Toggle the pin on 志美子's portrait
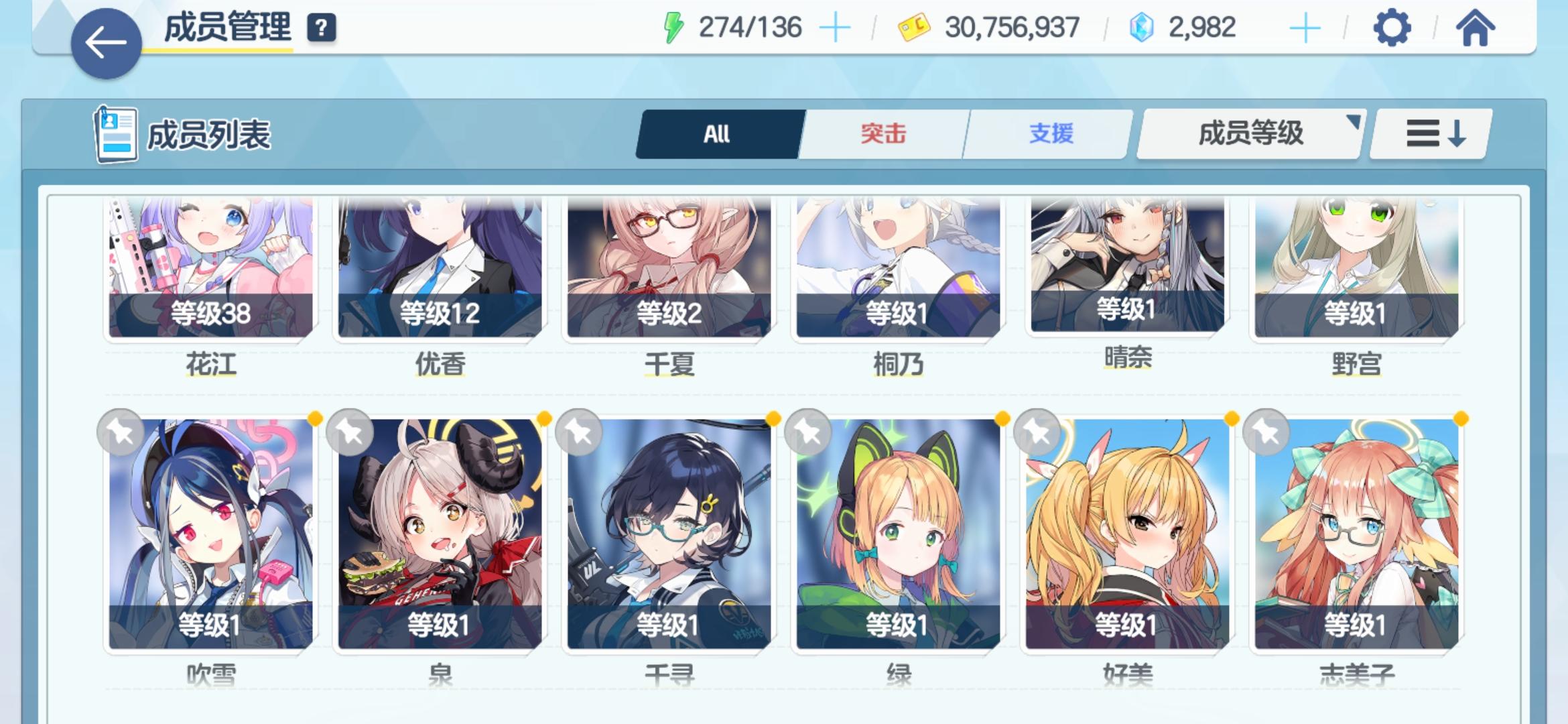This screenshot has width=1568, height=724. tap(1266, 432)
